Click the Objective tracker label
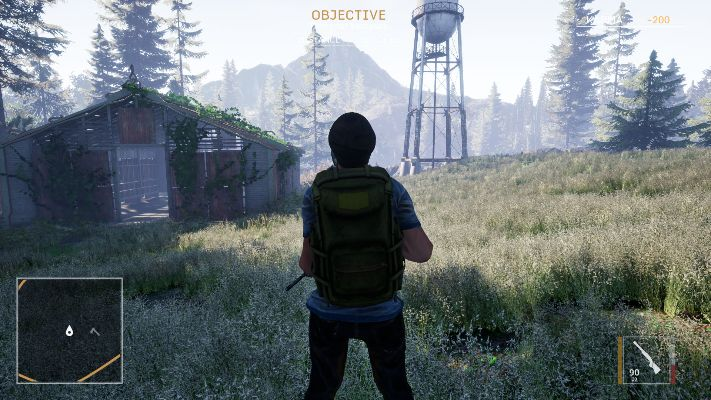The image size is (711, 400). point(348,15)
